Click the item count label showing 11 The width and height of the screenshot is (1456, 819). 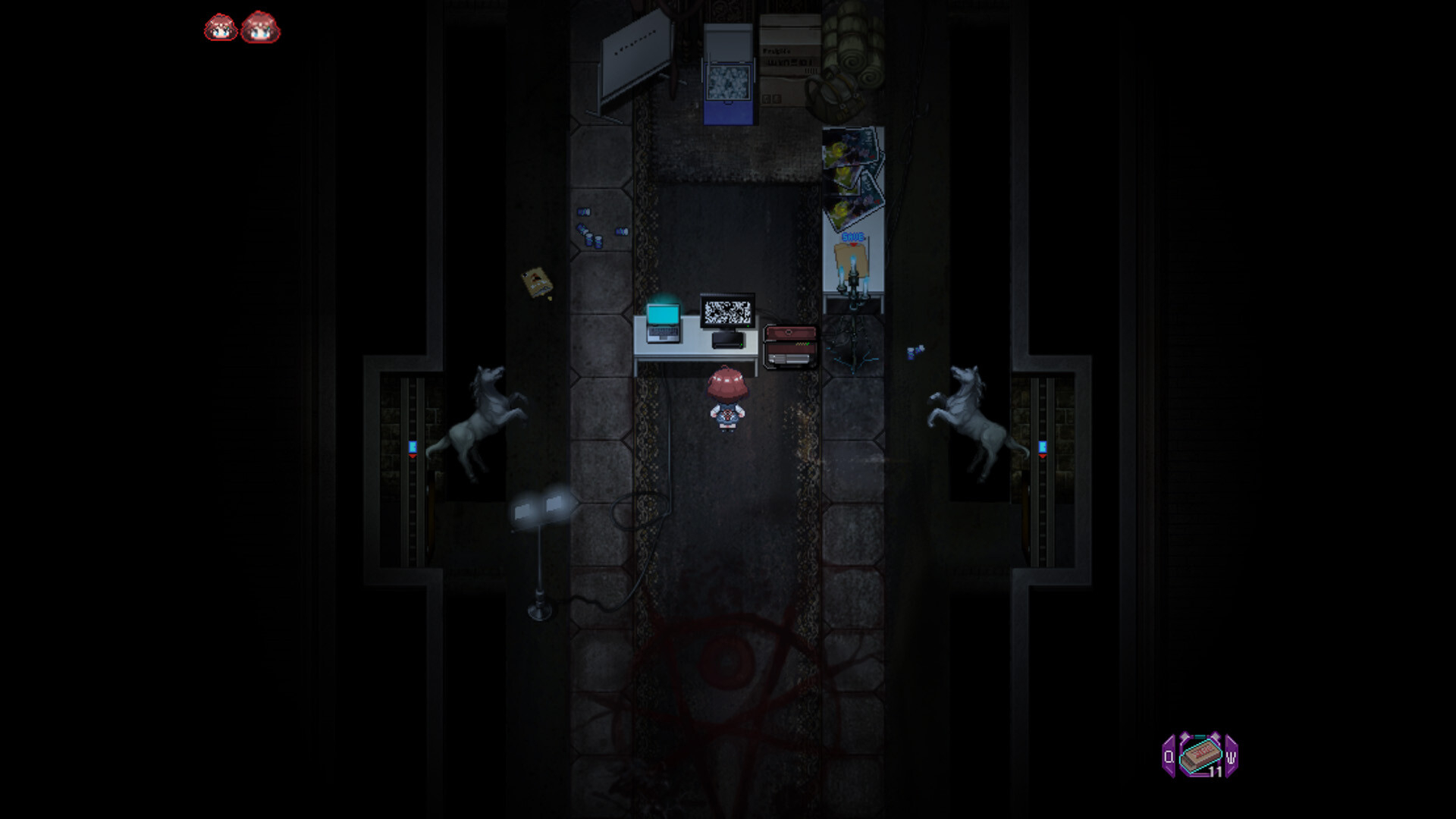[1215, 770]
